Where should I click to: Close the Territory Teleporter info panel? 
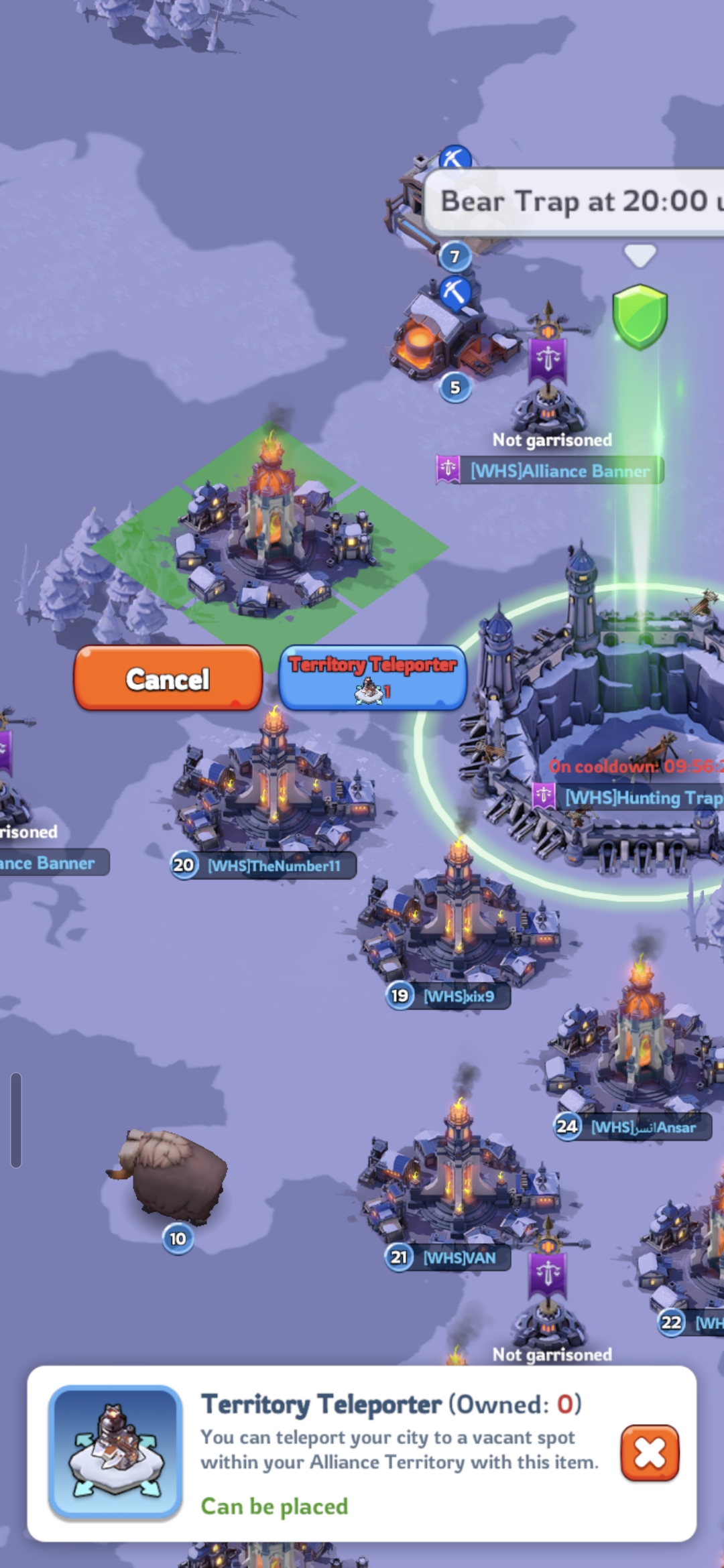pyautogui.click(x=650, y=1453)
